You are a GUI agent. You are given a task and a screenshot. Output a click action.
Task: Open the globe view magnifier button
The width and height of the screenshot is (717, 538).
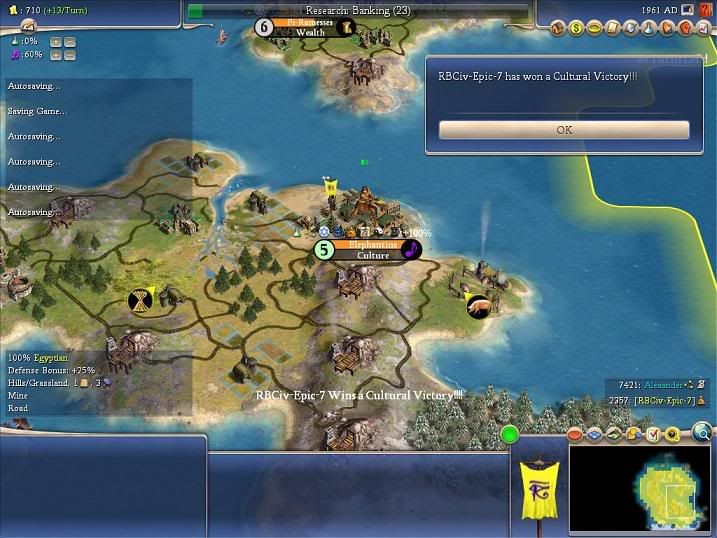pyautogui.click(x=702, y=432)
